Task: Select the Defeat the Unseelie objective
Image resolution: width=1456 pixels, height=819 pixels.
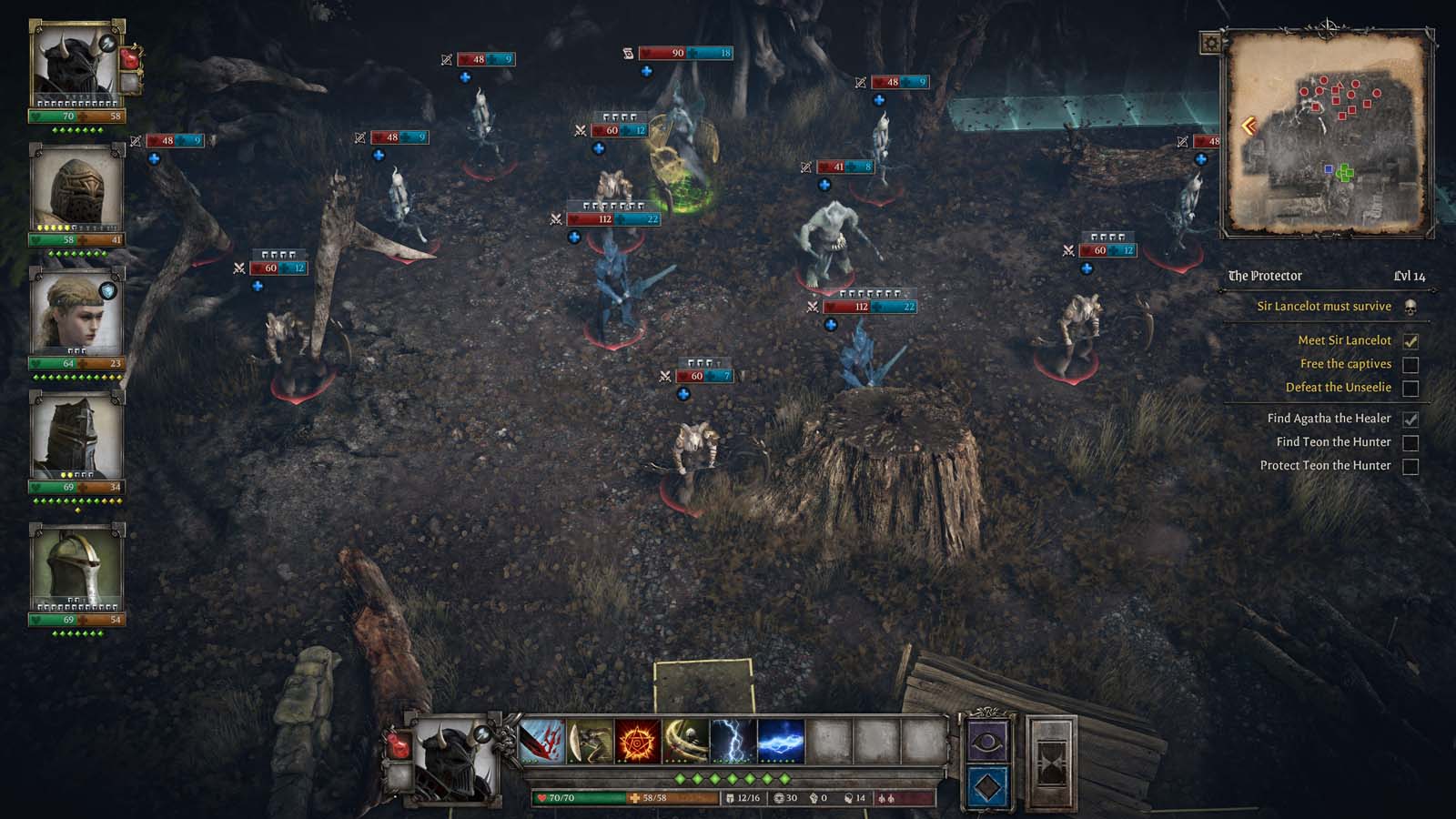Action: click(x=1338, y=388)
